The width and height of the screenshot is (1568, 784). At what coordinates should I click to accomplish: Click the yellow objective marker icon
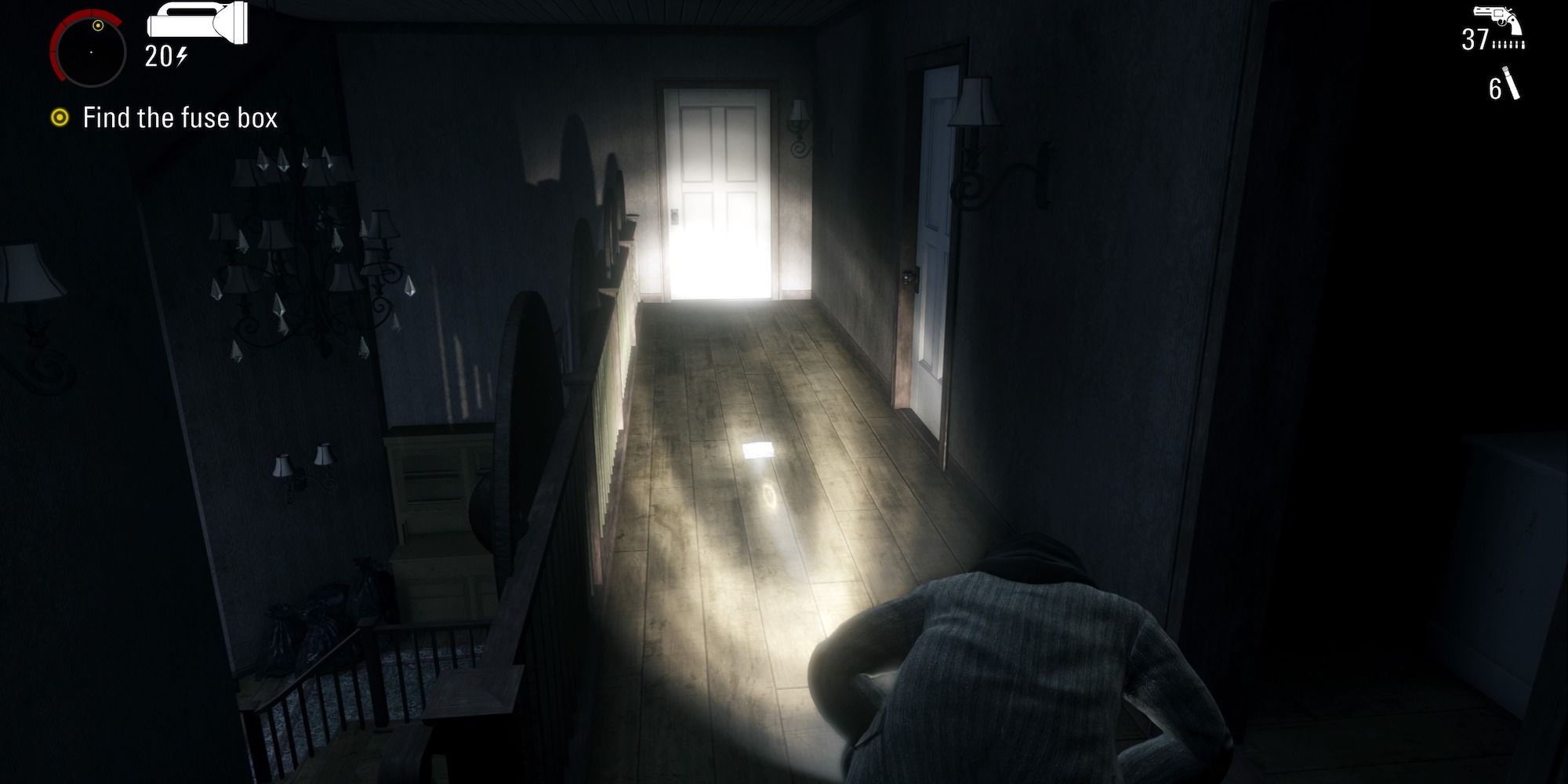tap(61, 118)
